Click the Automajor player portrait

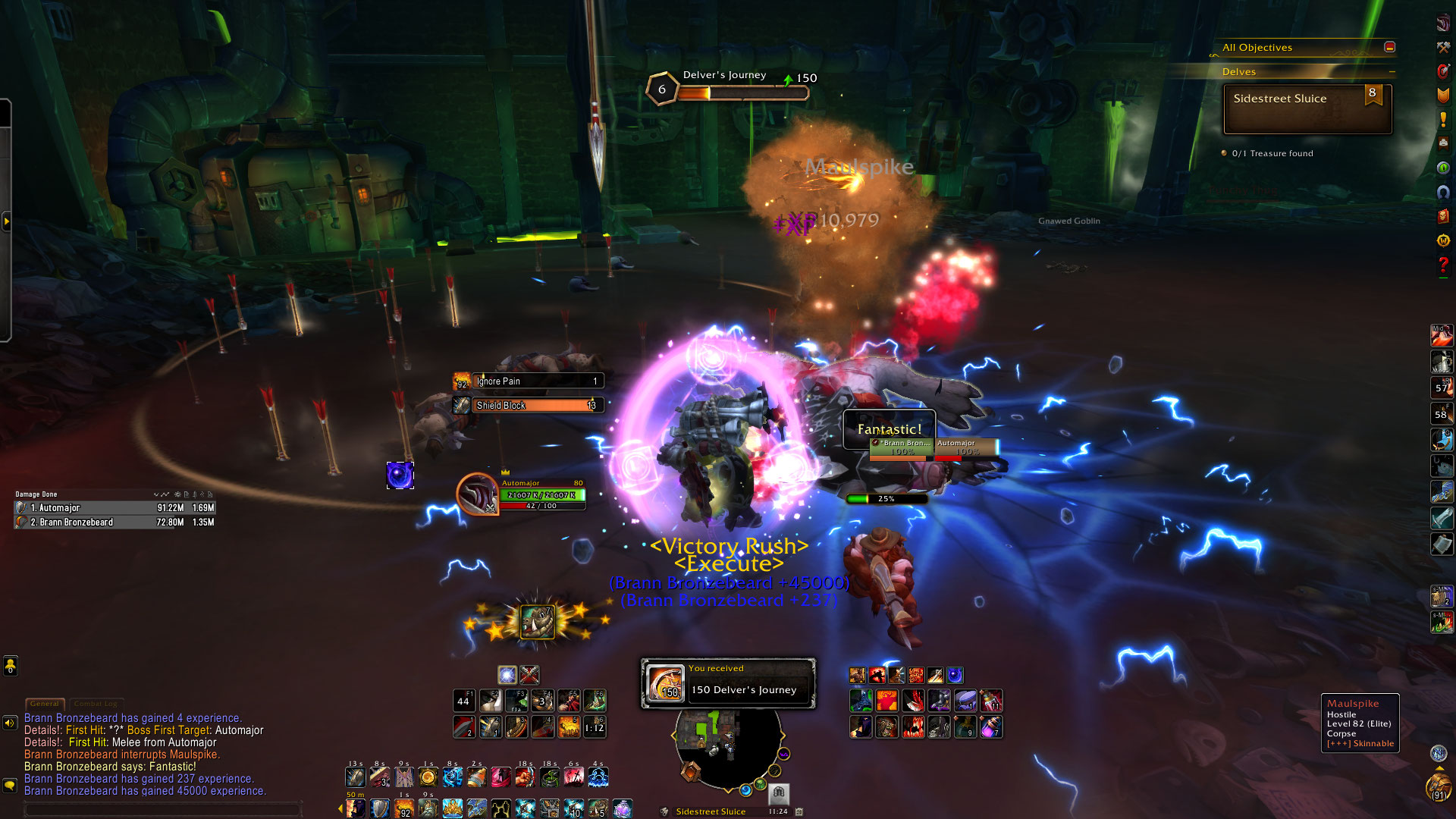477,494
